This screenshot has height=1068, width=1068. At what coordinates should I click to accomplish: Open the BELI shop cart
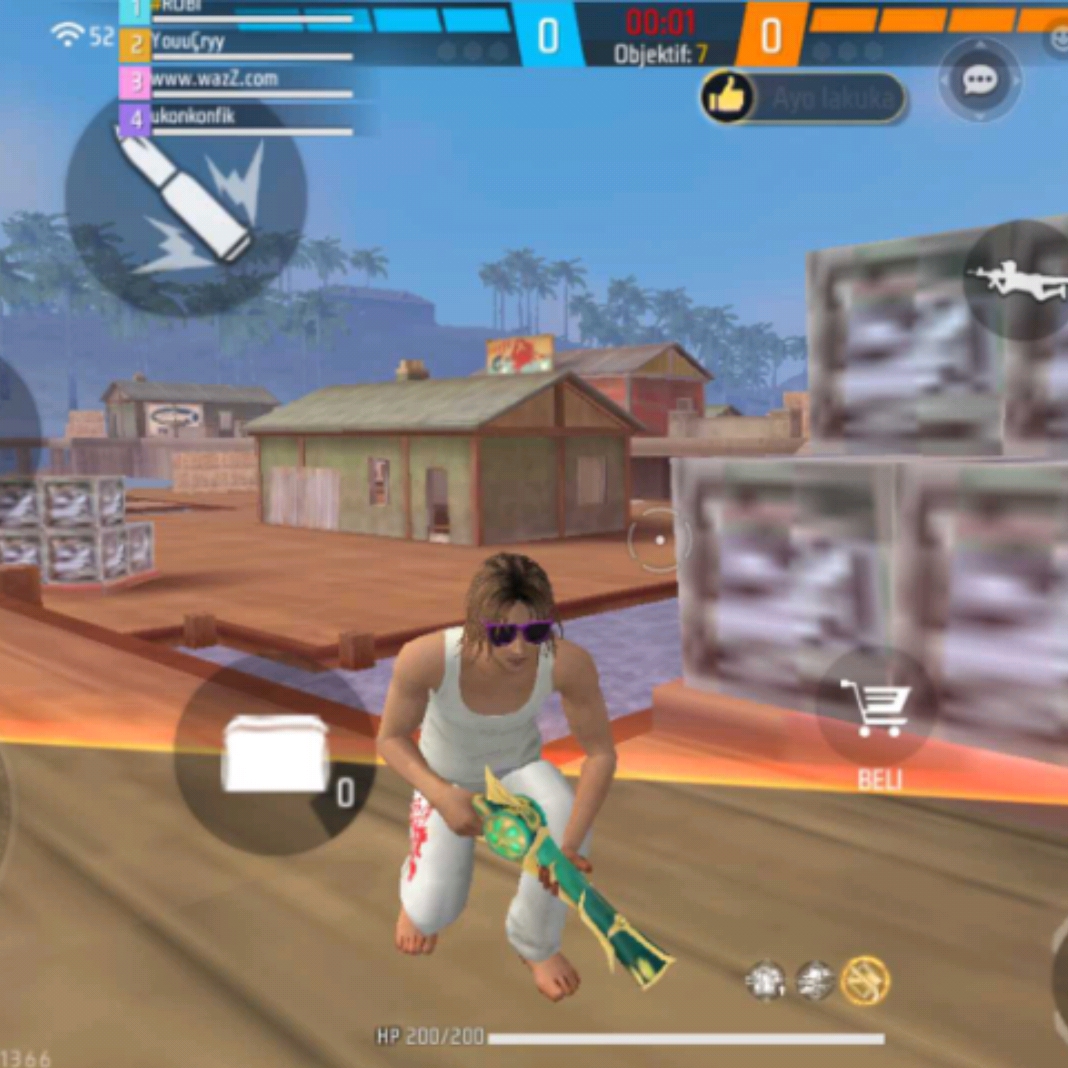pyautogui.click(x=876, y=708)
